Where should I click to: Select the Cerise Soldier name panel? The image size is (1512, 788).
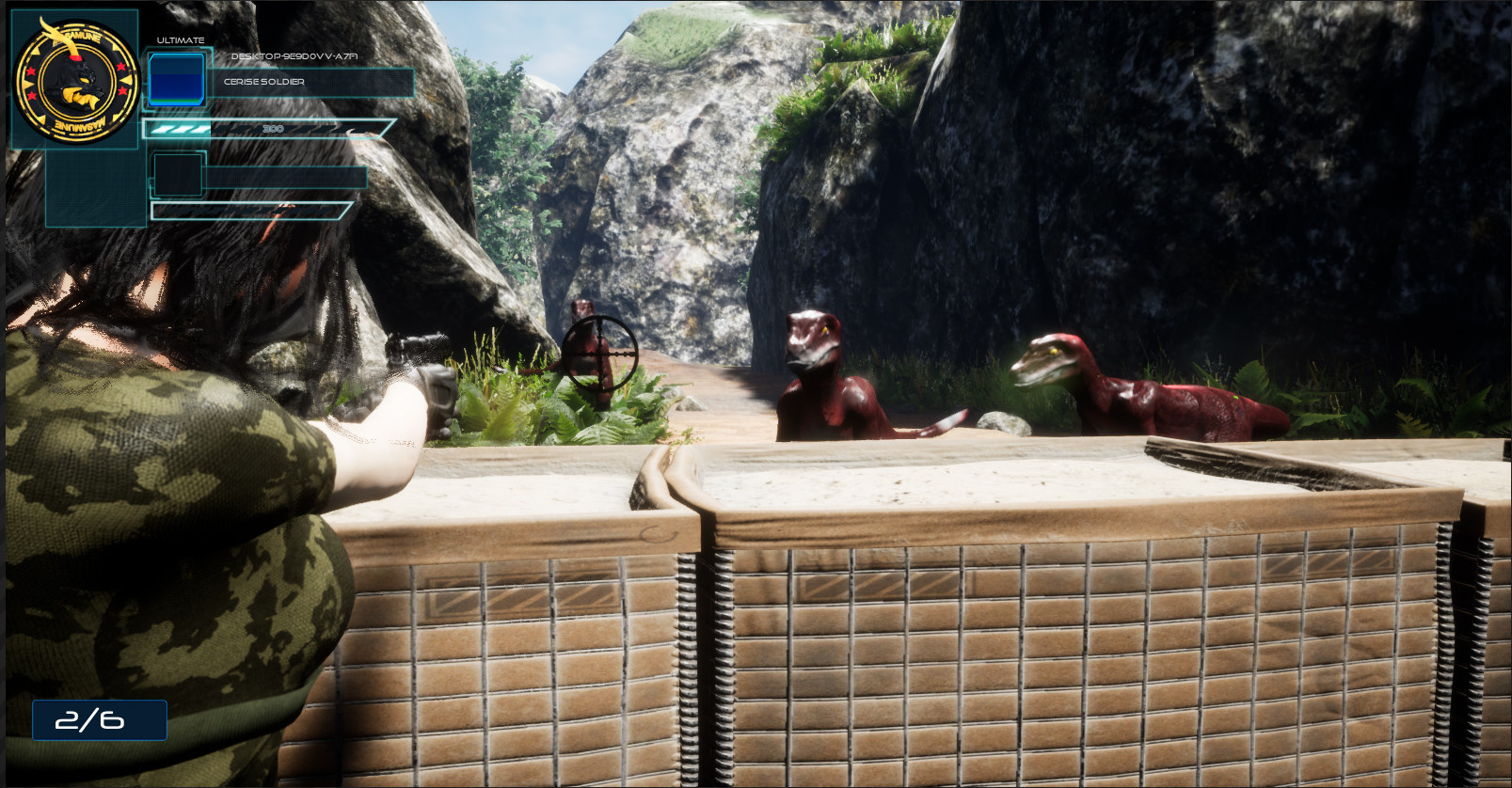[x=310, y=82]
